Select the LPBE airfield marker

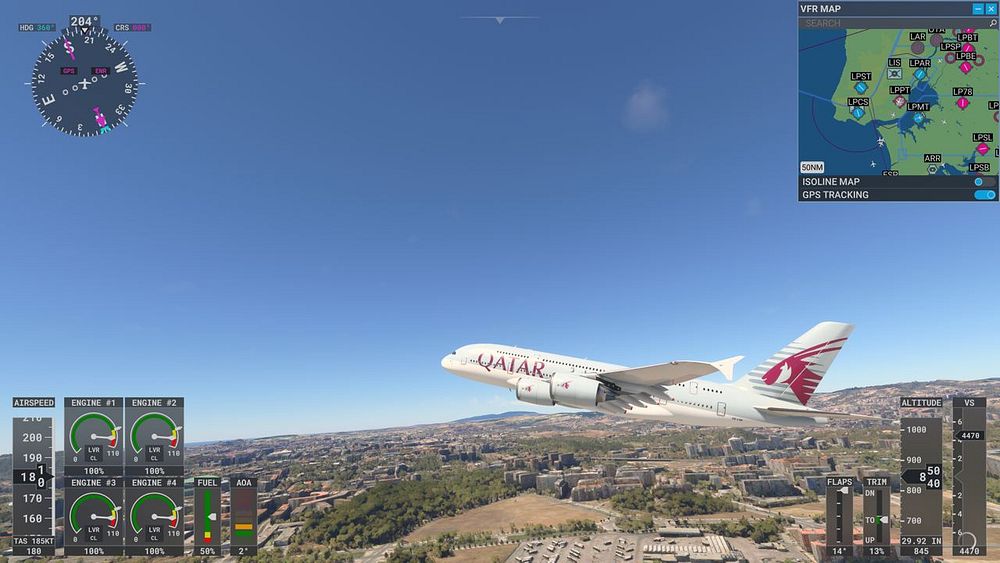966,68
